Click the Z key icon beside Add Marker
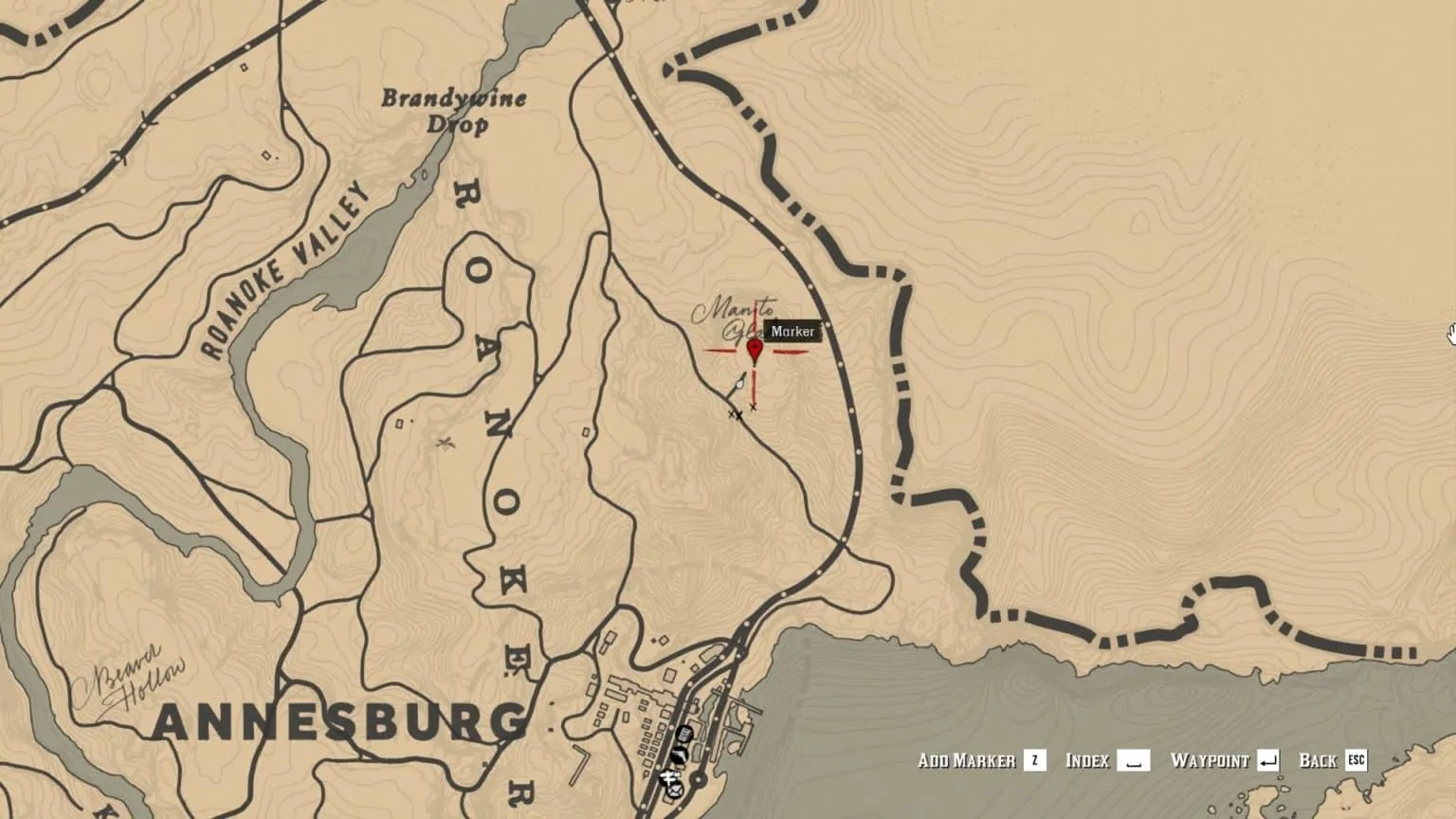 click(x=1033, y=760)
